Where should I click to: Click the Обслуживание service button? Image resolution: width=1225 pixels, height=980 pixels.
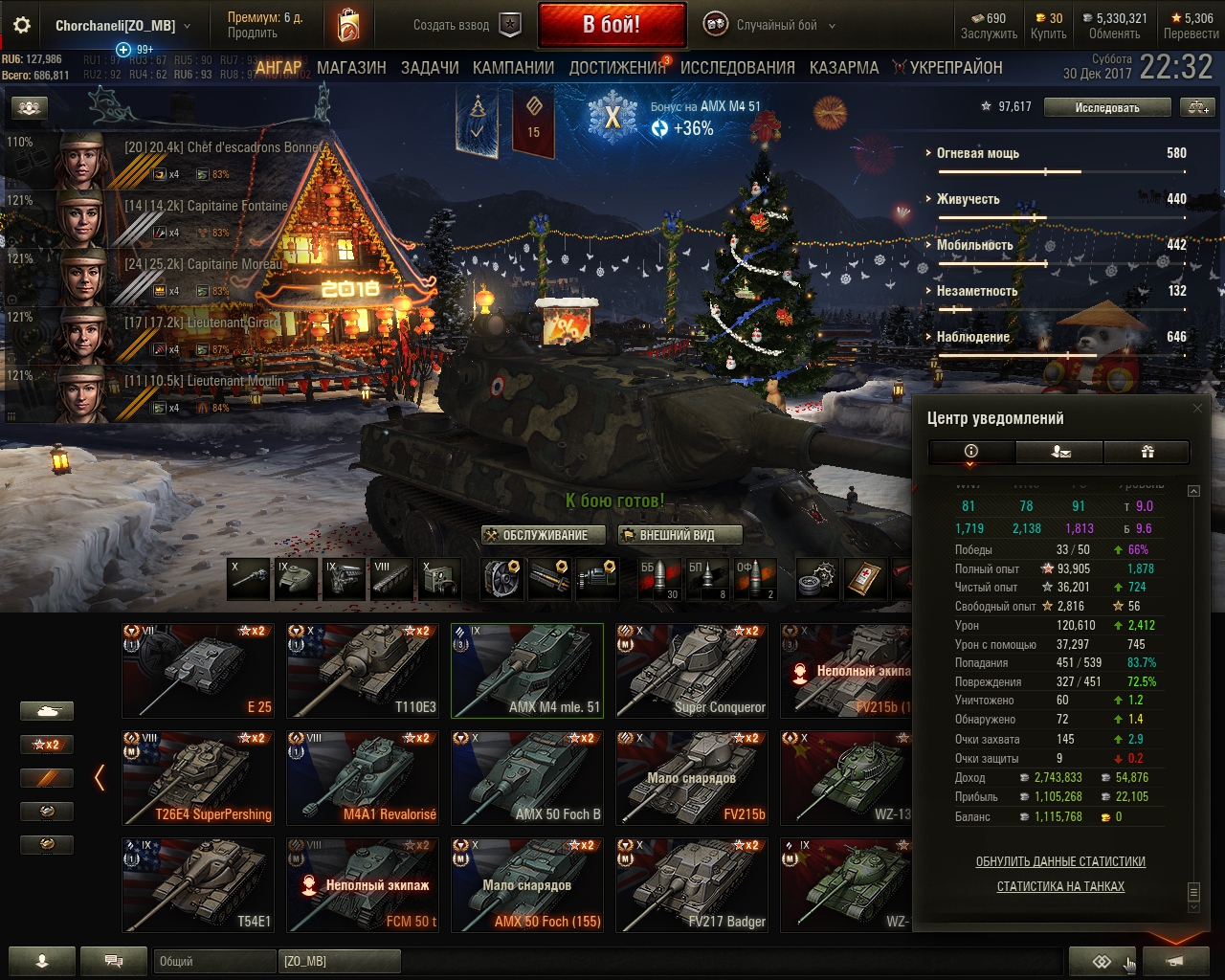tap(545, 535)
